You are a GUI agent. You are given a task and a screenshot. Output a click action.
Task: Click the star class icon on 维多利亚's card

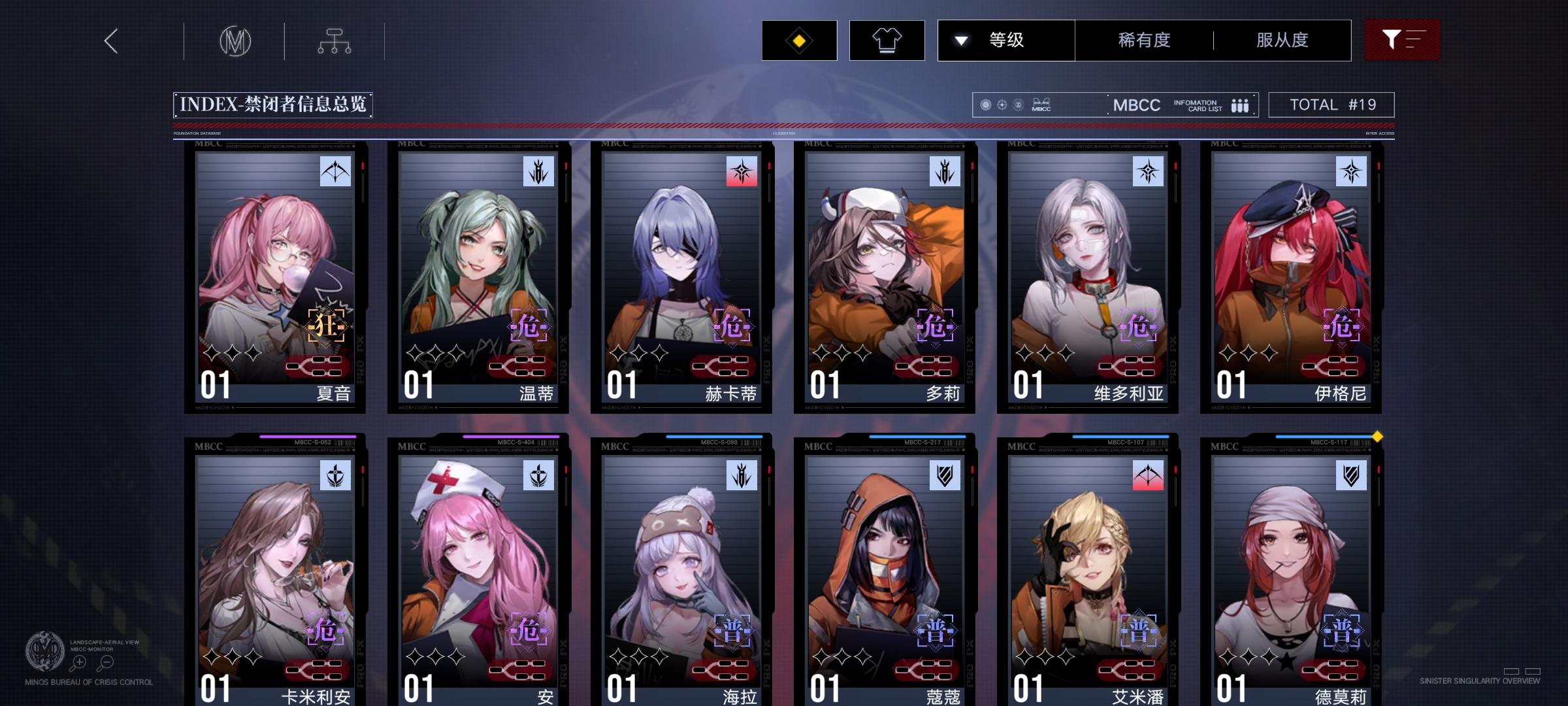point(1147,171)
